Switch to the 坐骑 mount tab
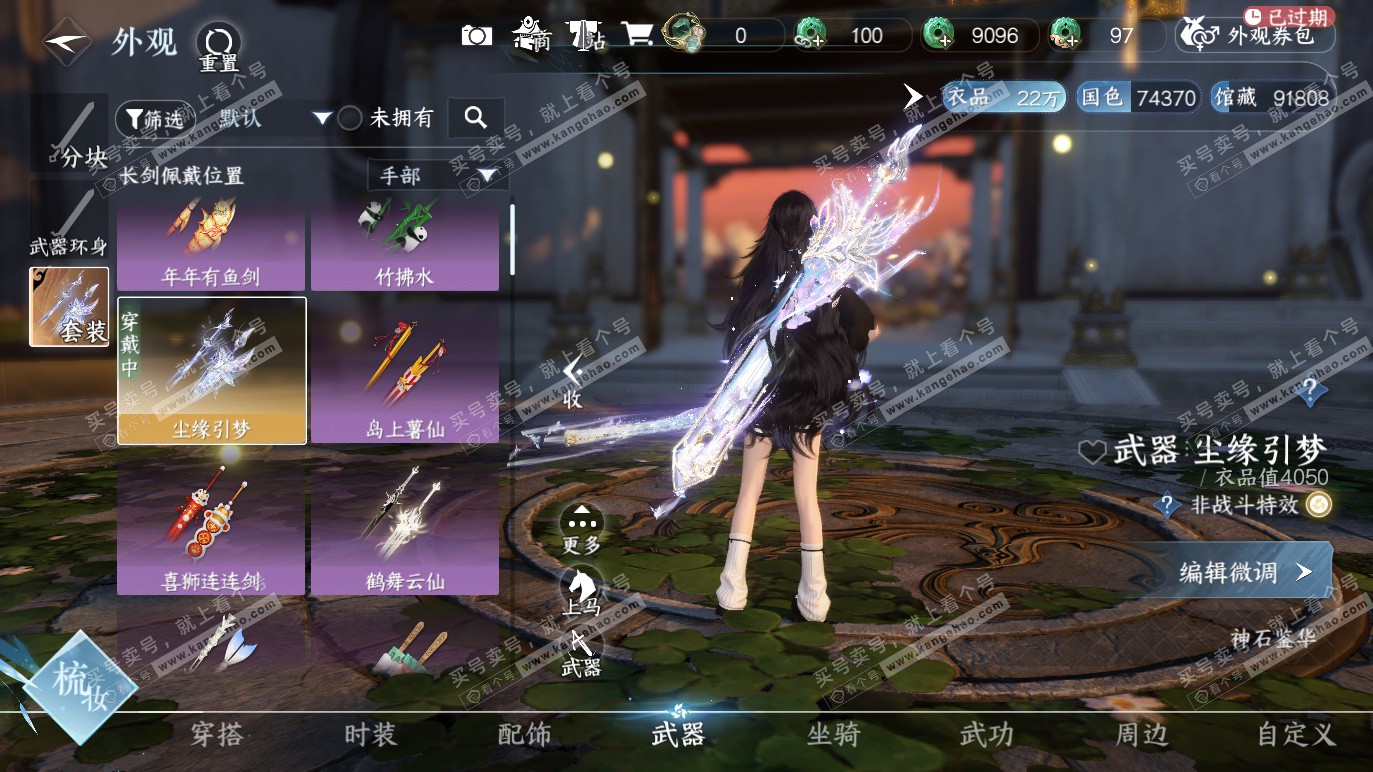Viewport: 1373px width, 772px height. [833, 735]
